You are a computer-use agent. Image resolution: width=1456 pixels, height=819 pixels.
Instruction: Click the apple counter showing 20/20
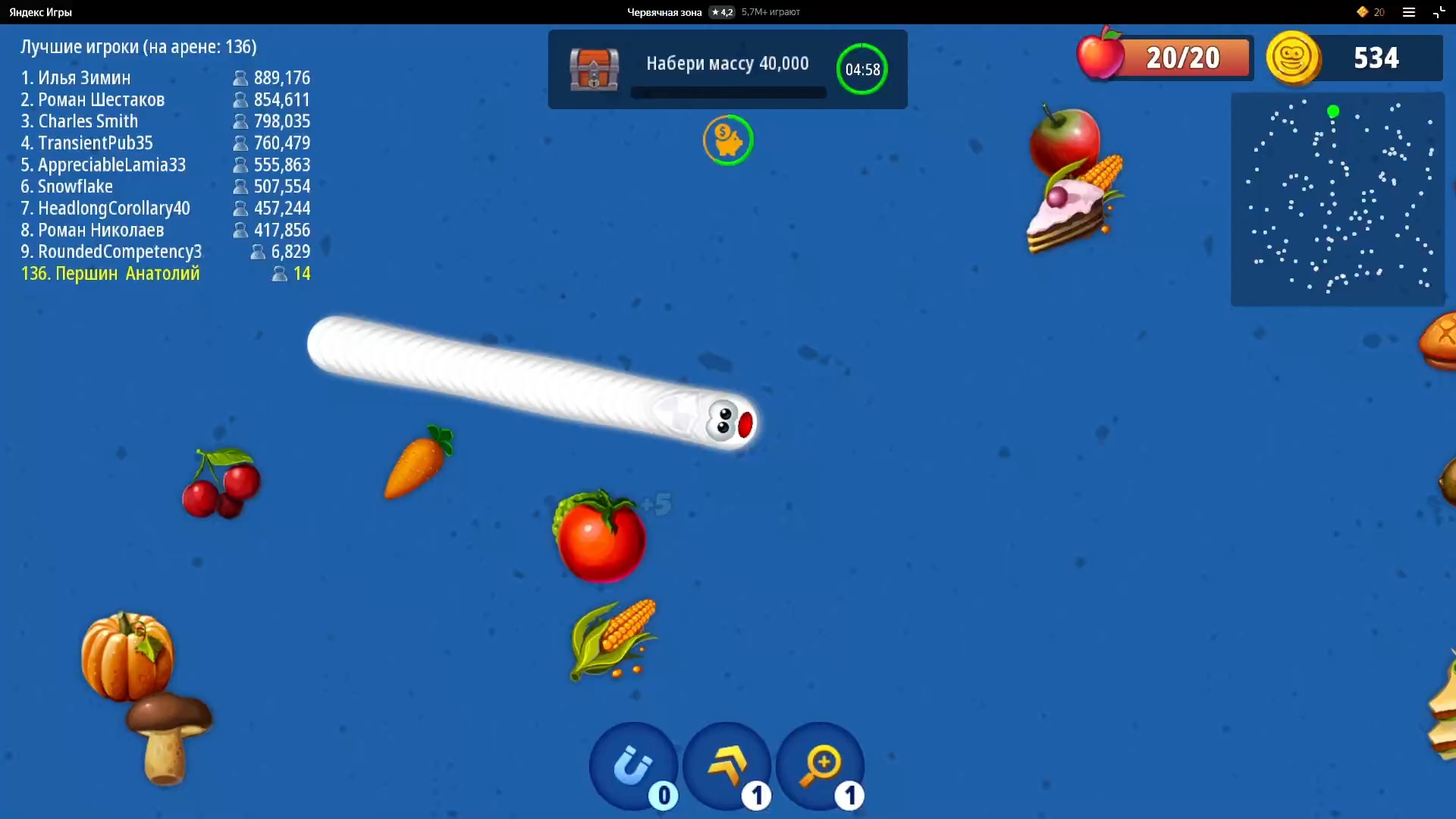(1164, 57)
